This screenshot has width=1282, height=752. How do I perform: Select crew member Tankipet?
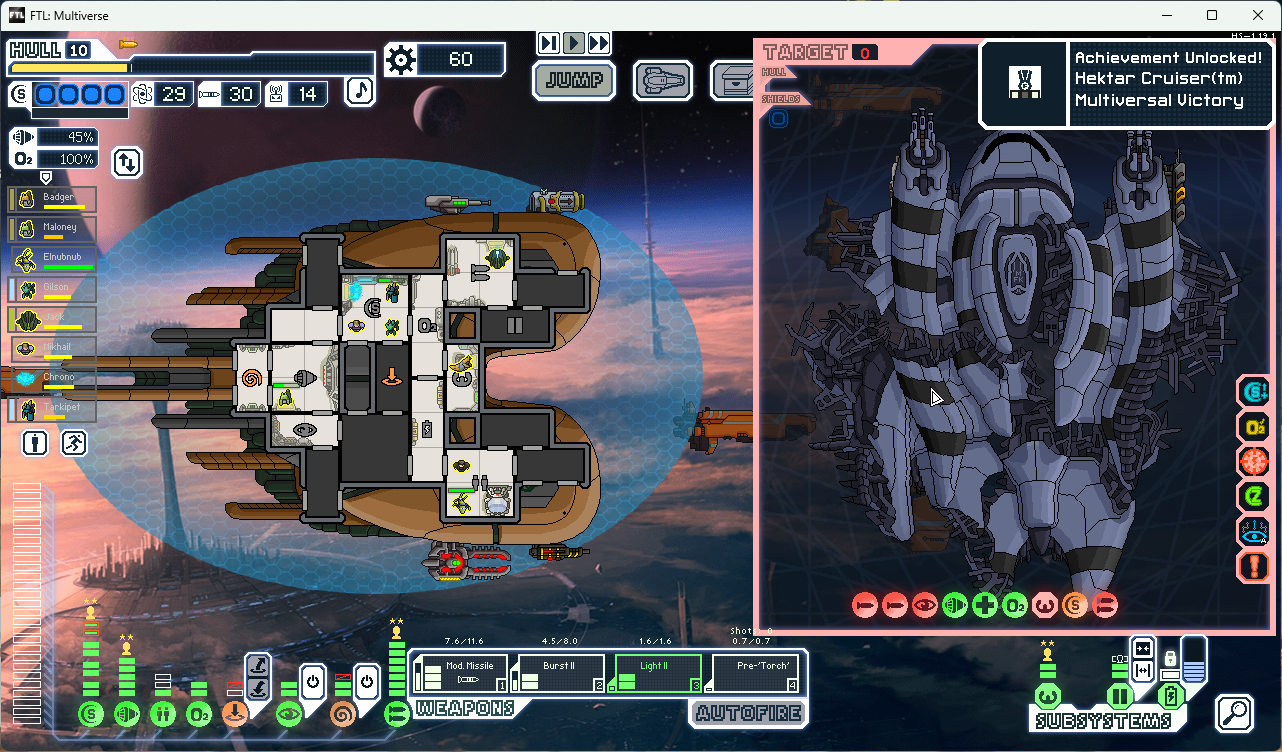click(54, 410)
